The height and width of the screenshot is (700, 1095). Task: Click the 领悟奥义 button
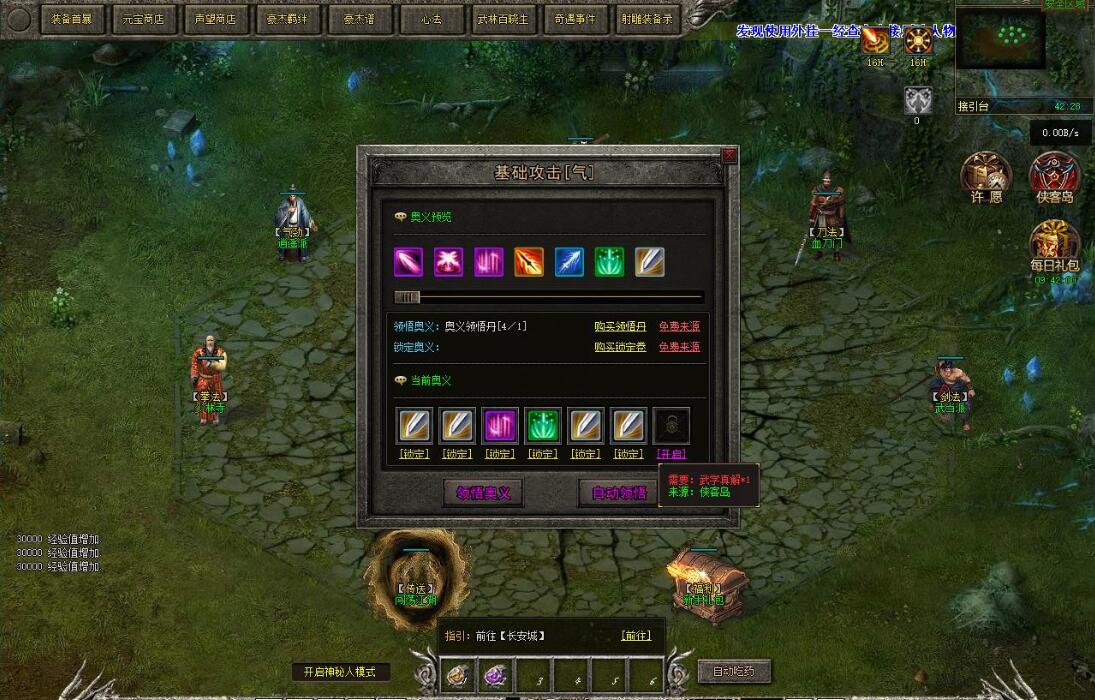[483, 492]
